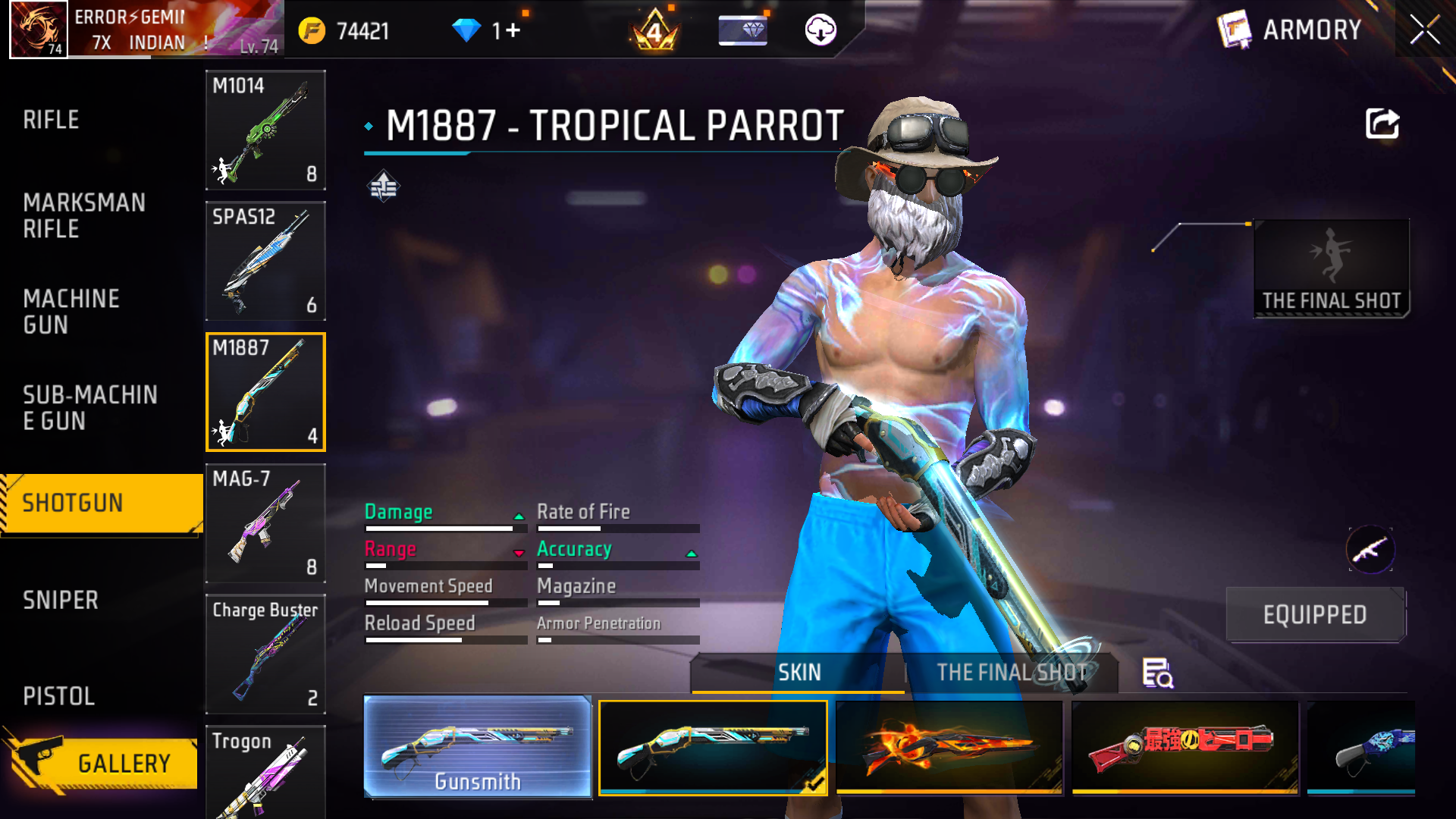Image resolution: width=1456 pixels, height=819 pixels.
Task: Select the Pistol category
Action: pos(58,696)
